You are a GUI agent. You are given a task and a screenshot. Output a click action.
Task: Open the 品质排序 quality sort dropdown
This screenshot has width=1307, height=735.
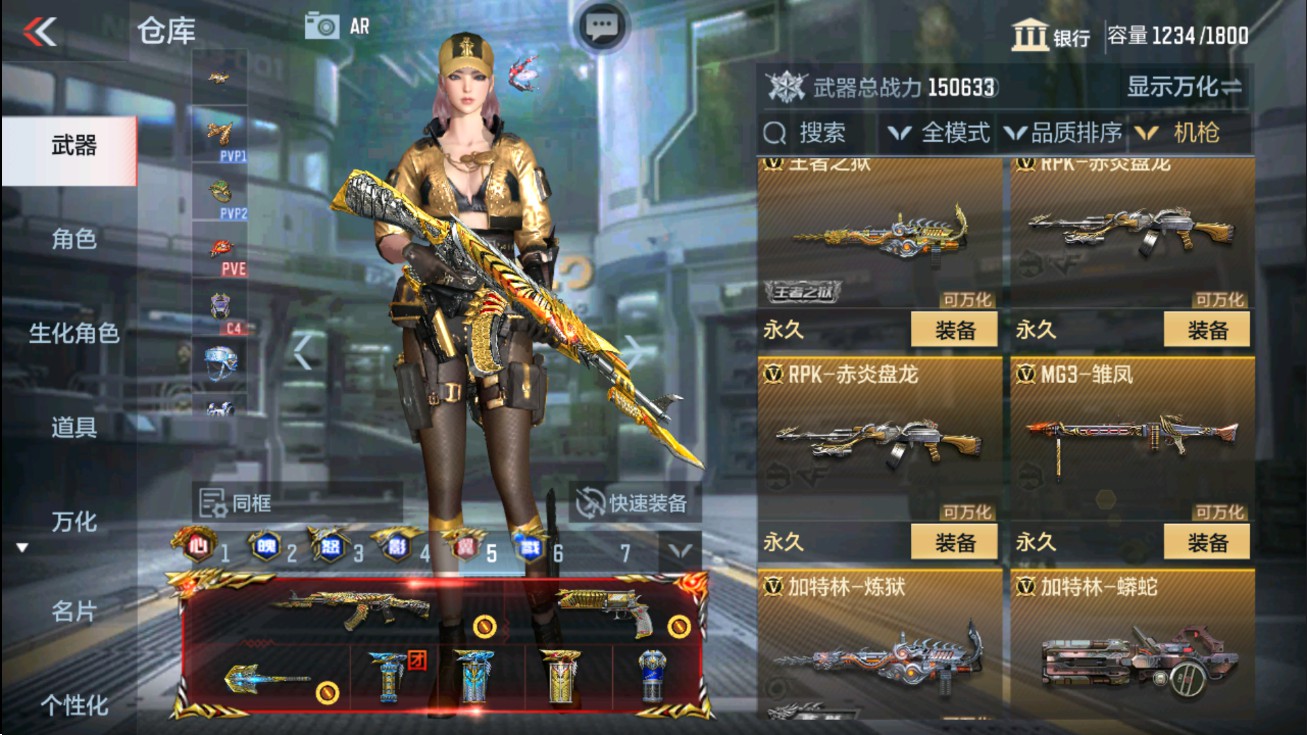[x=1068, y=131]
